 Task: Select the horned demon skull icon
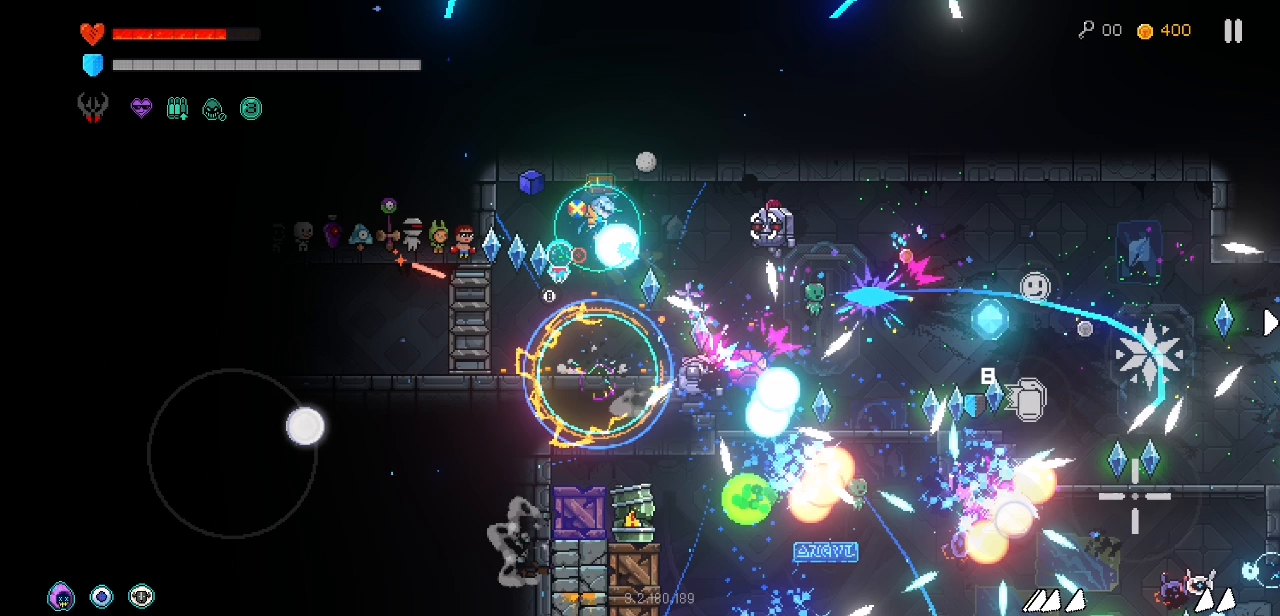(x=93, y=108)
